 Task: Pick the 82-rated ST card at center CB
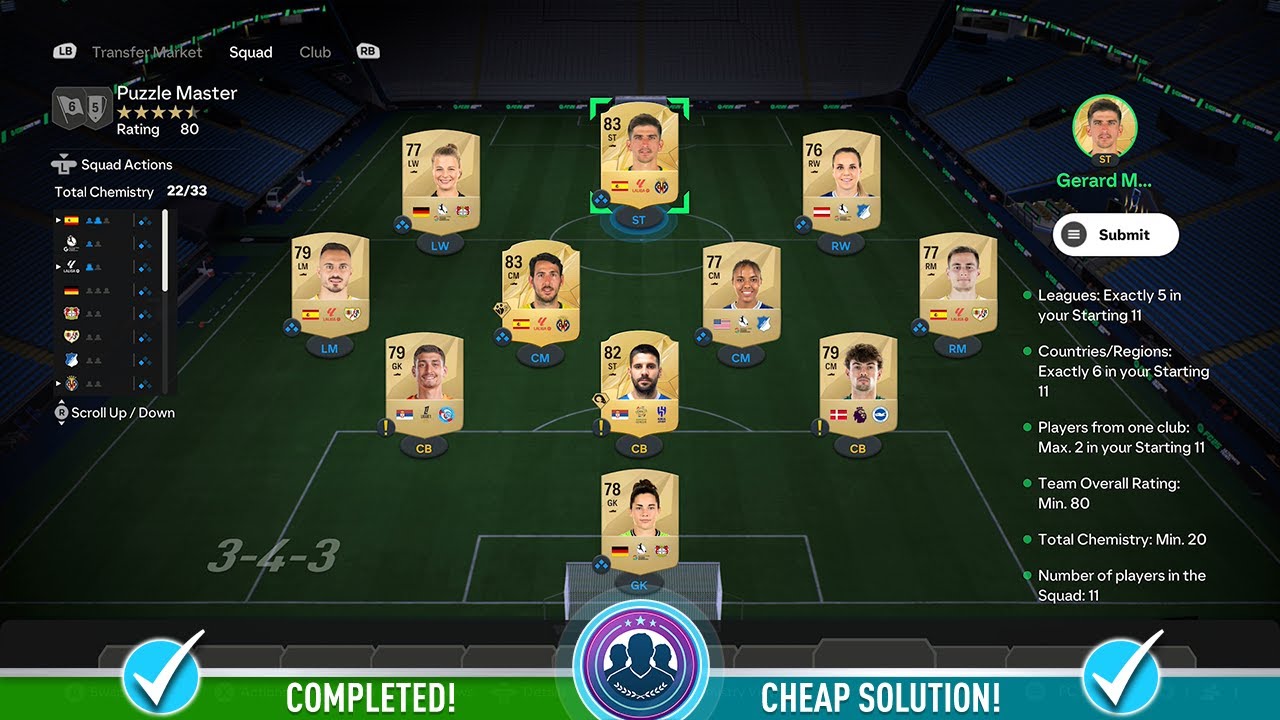639,382
